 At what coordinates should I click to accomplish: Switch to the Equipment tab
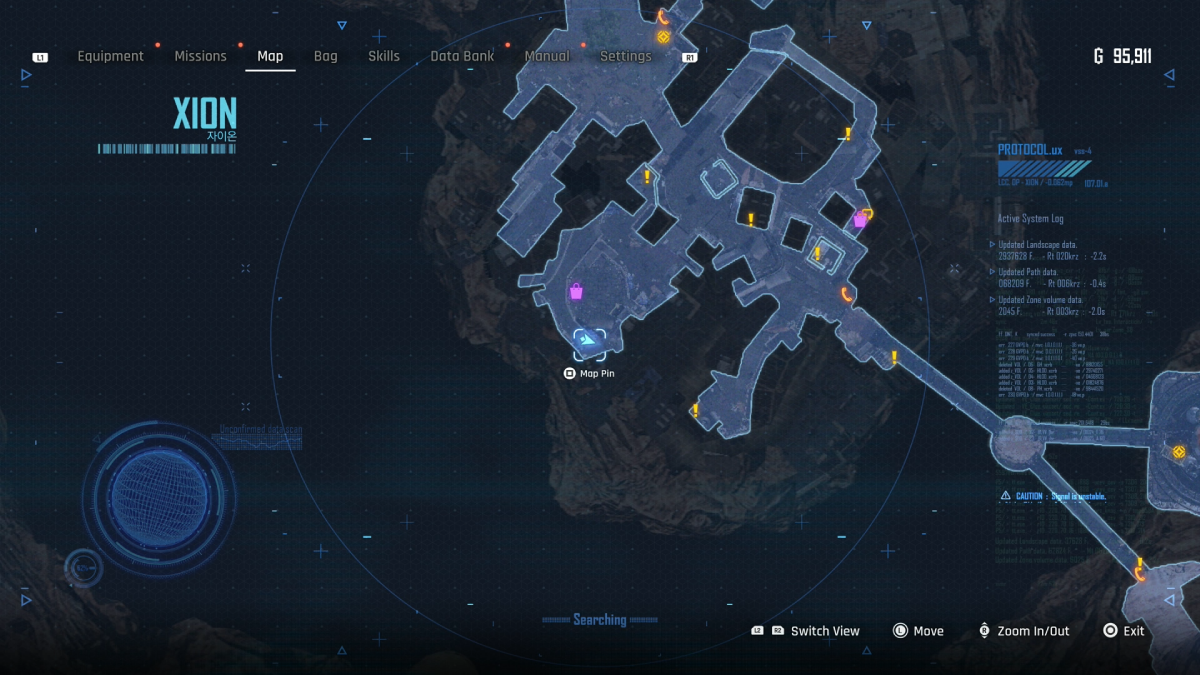[x=110, y=57]
